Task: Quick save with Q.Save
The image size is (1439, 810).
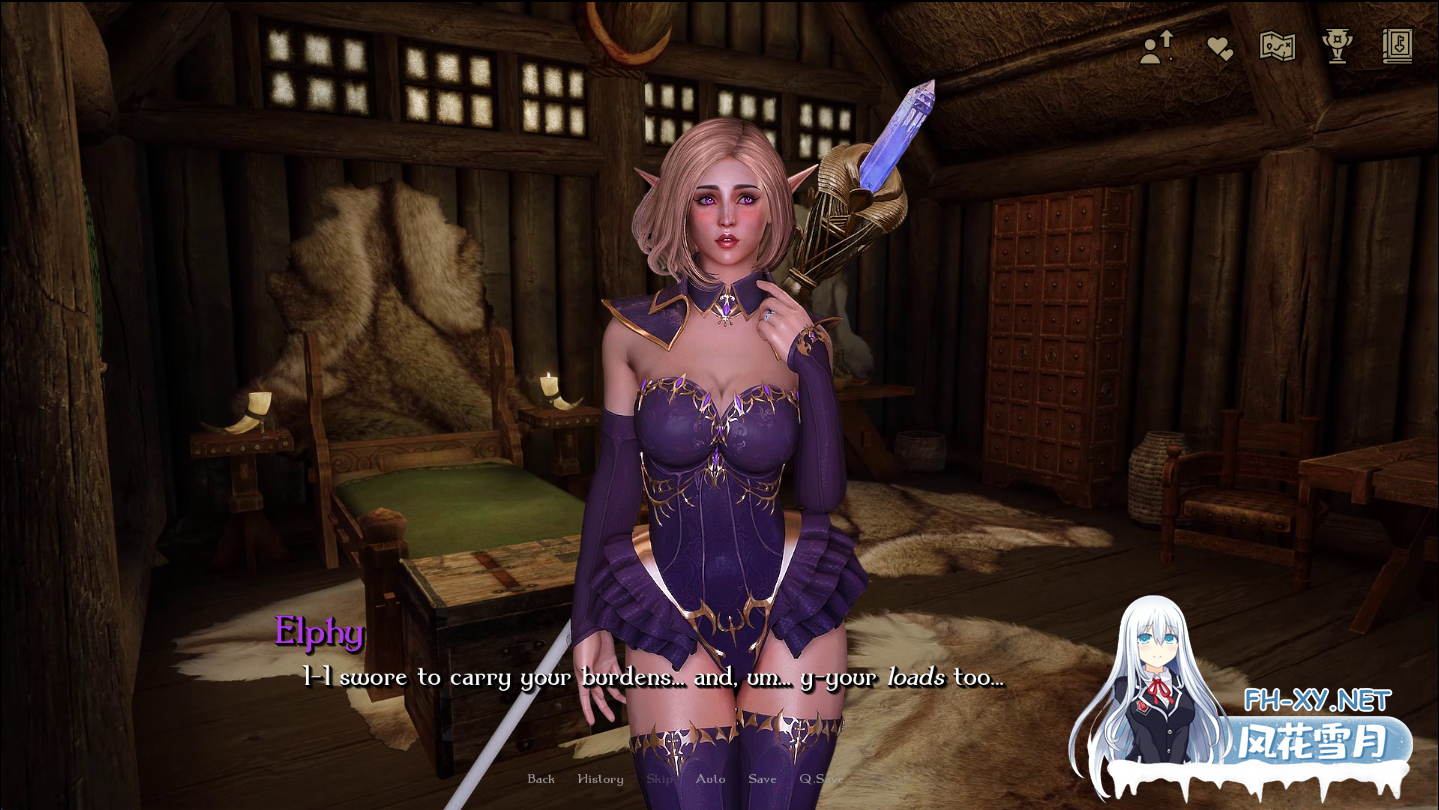Action: [820, 779]
